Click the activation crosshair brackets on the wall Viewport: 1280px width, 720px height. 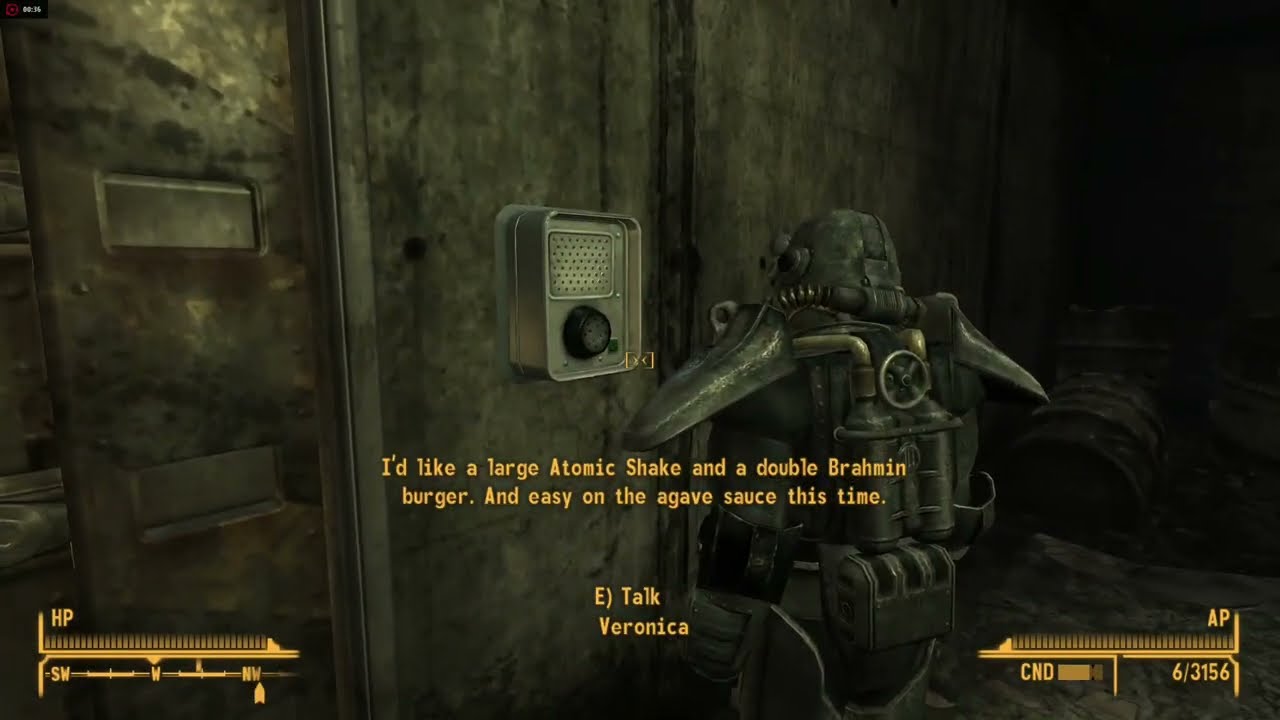[639, 362]
